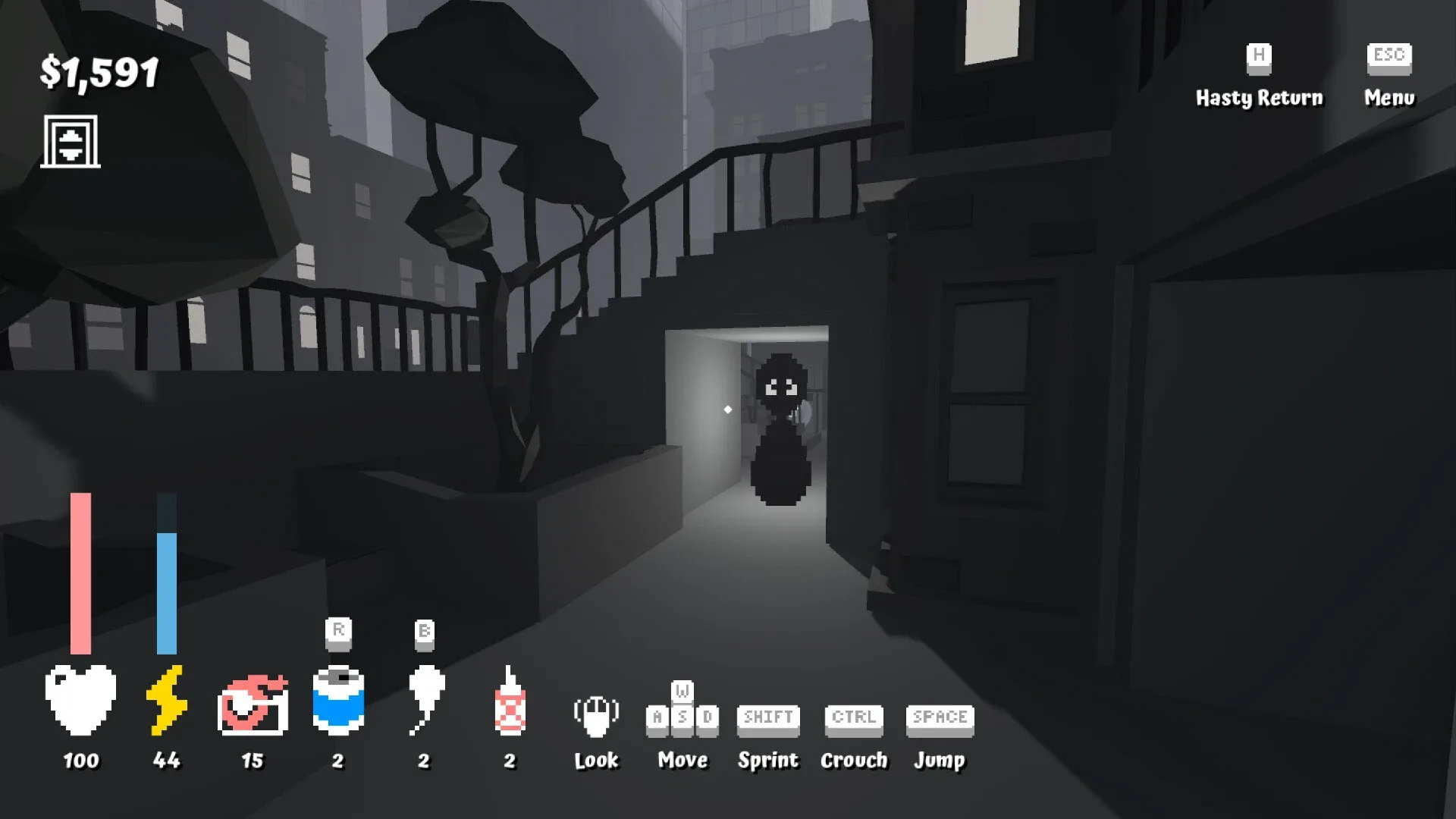Image resolution: width=1456 pixels, height=819 pixels.
Task: Click the W key in the Move cluster
Action: click(x=681, y=691)
